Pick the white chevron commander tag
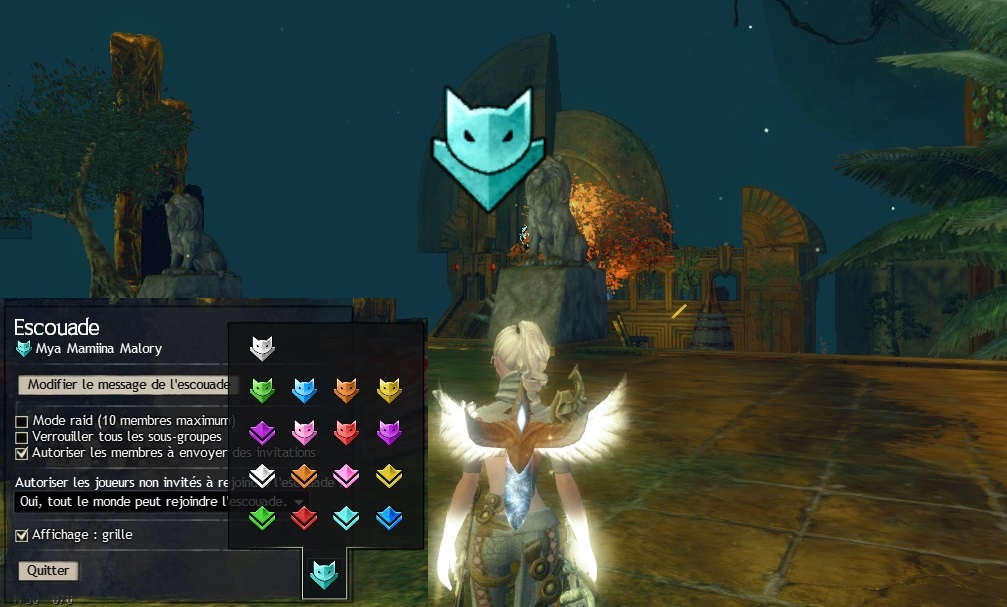Image resolution: width=1007 pixels, height=607 pixels. [x=262, y=475]
